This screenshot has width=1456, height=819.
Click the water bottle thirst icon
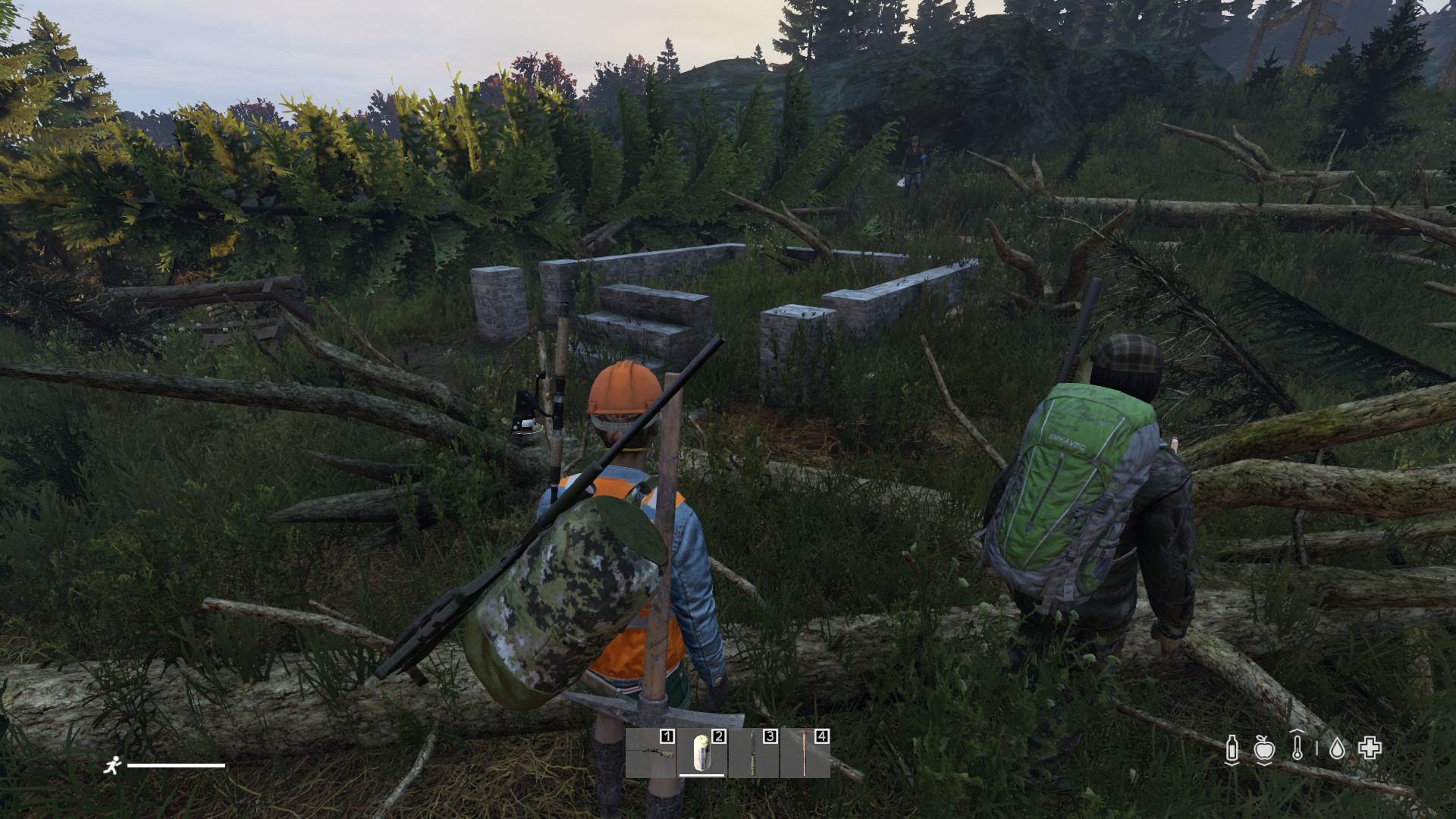click(x=1232, y=749)
